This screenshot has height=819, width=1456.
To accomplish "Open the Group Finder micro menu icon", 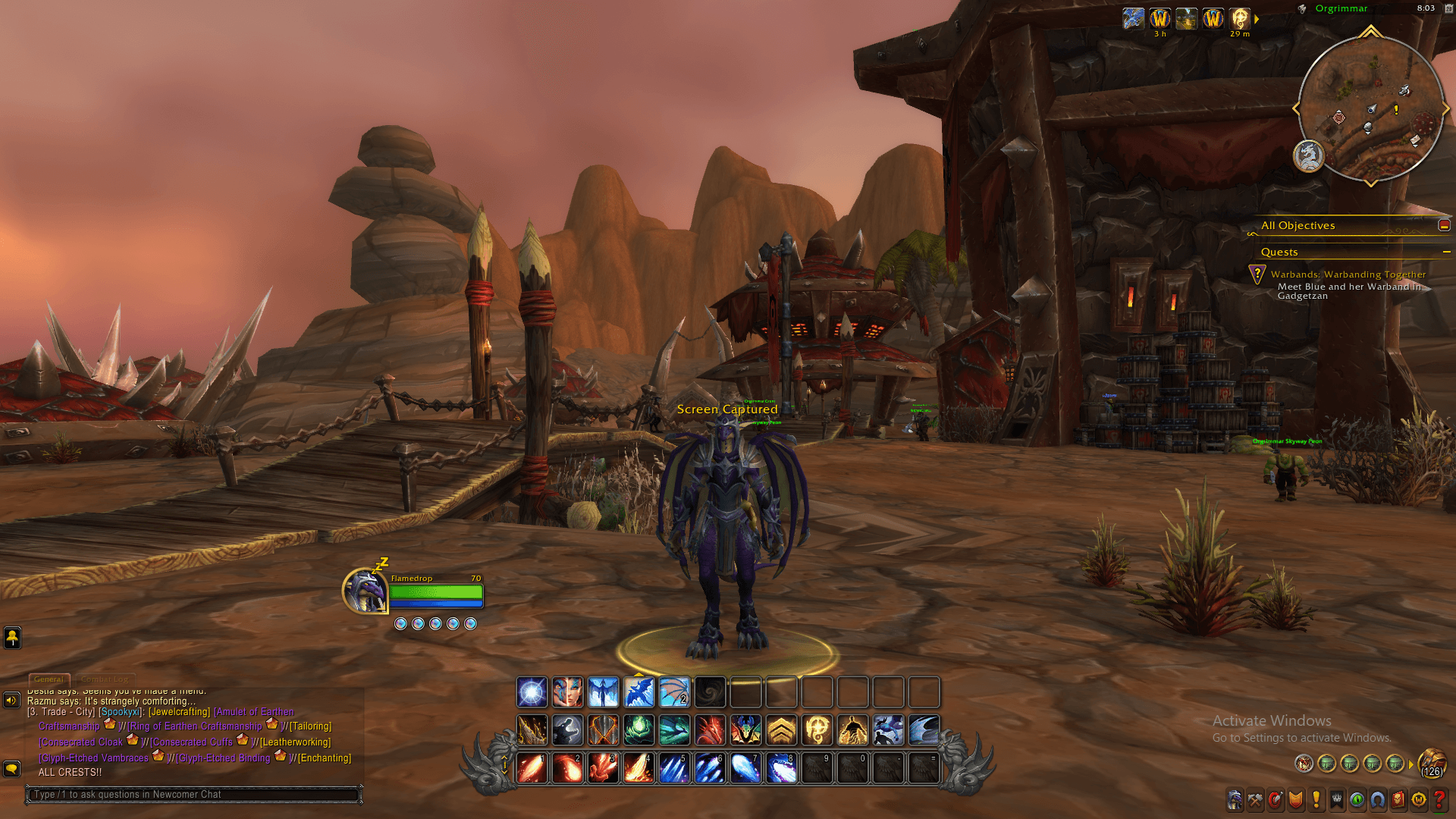I will point(1377,800).
